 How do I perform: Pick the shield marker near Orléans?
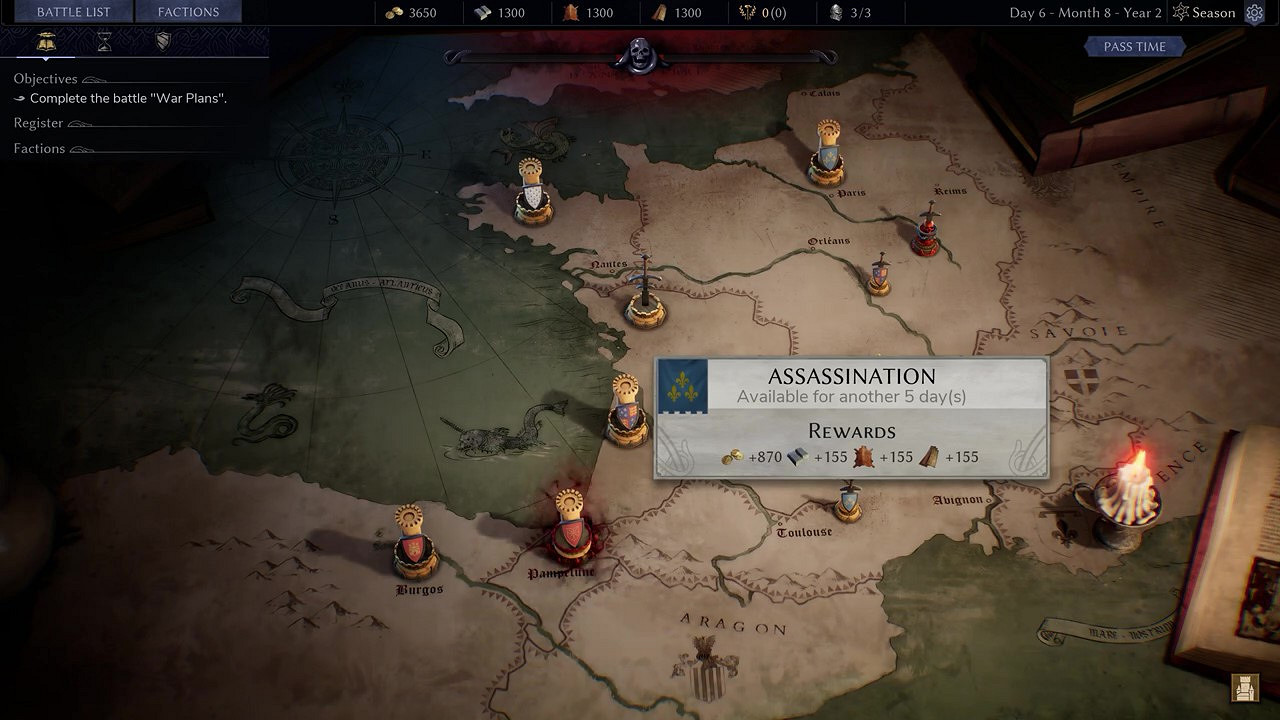click(x=879, y=275)
